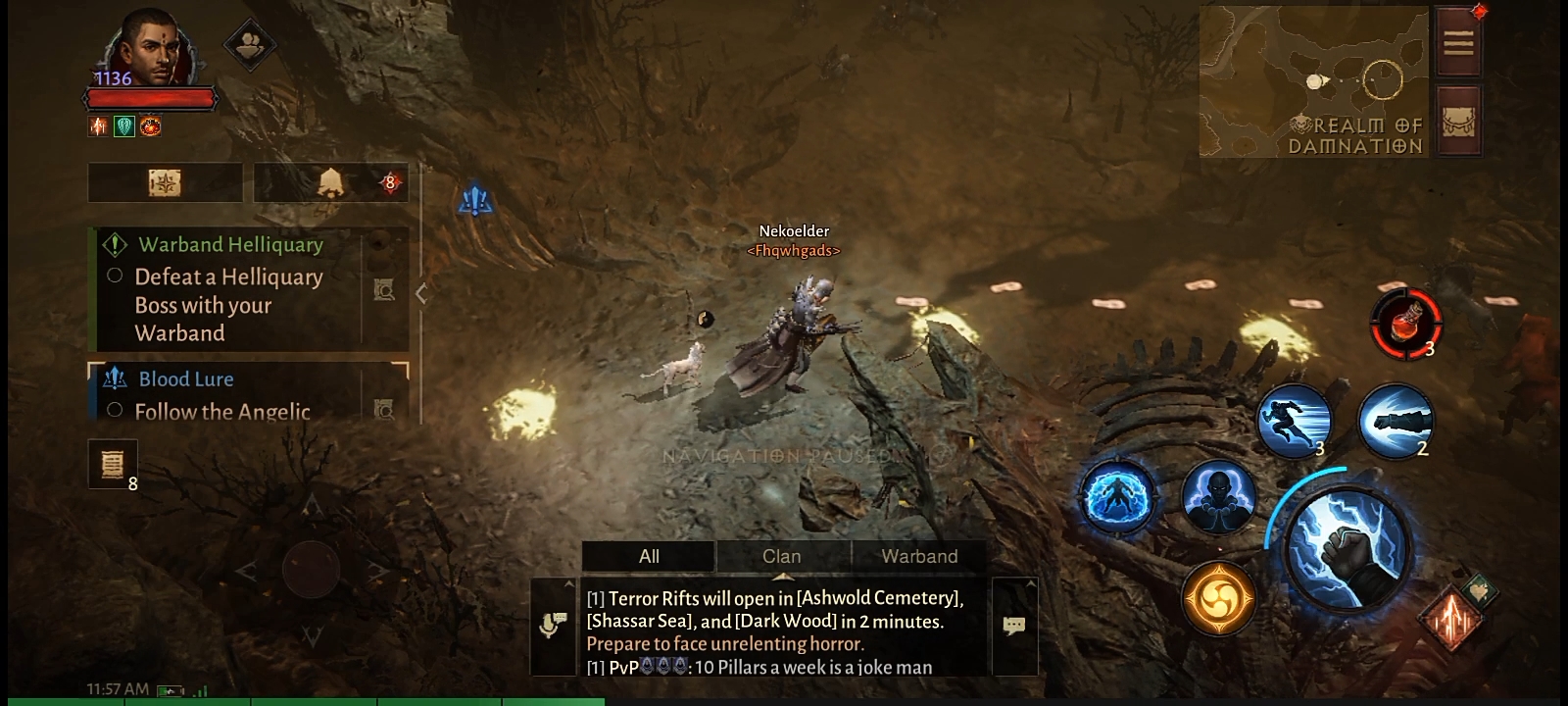Viewport: 1568px width, 706px height.
Task: Open the party members icon
Action: [249, 44]
